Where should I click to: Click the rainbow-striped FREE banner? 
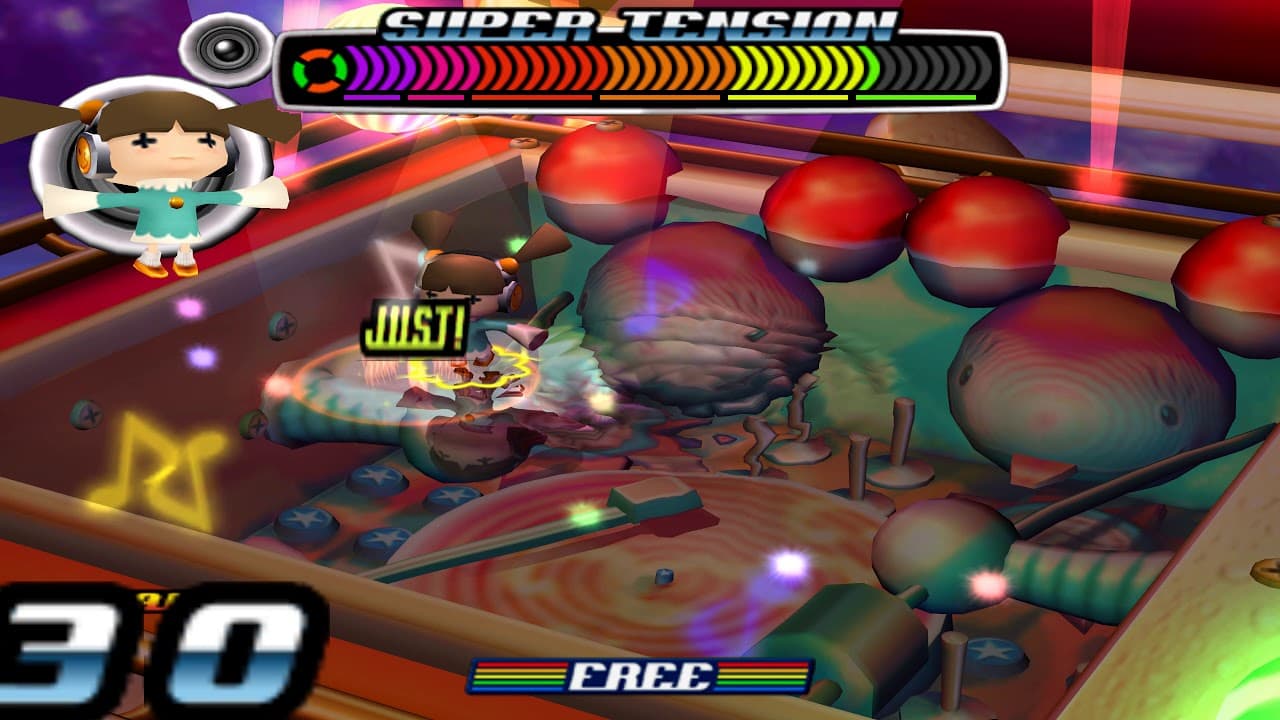[640, 677]
